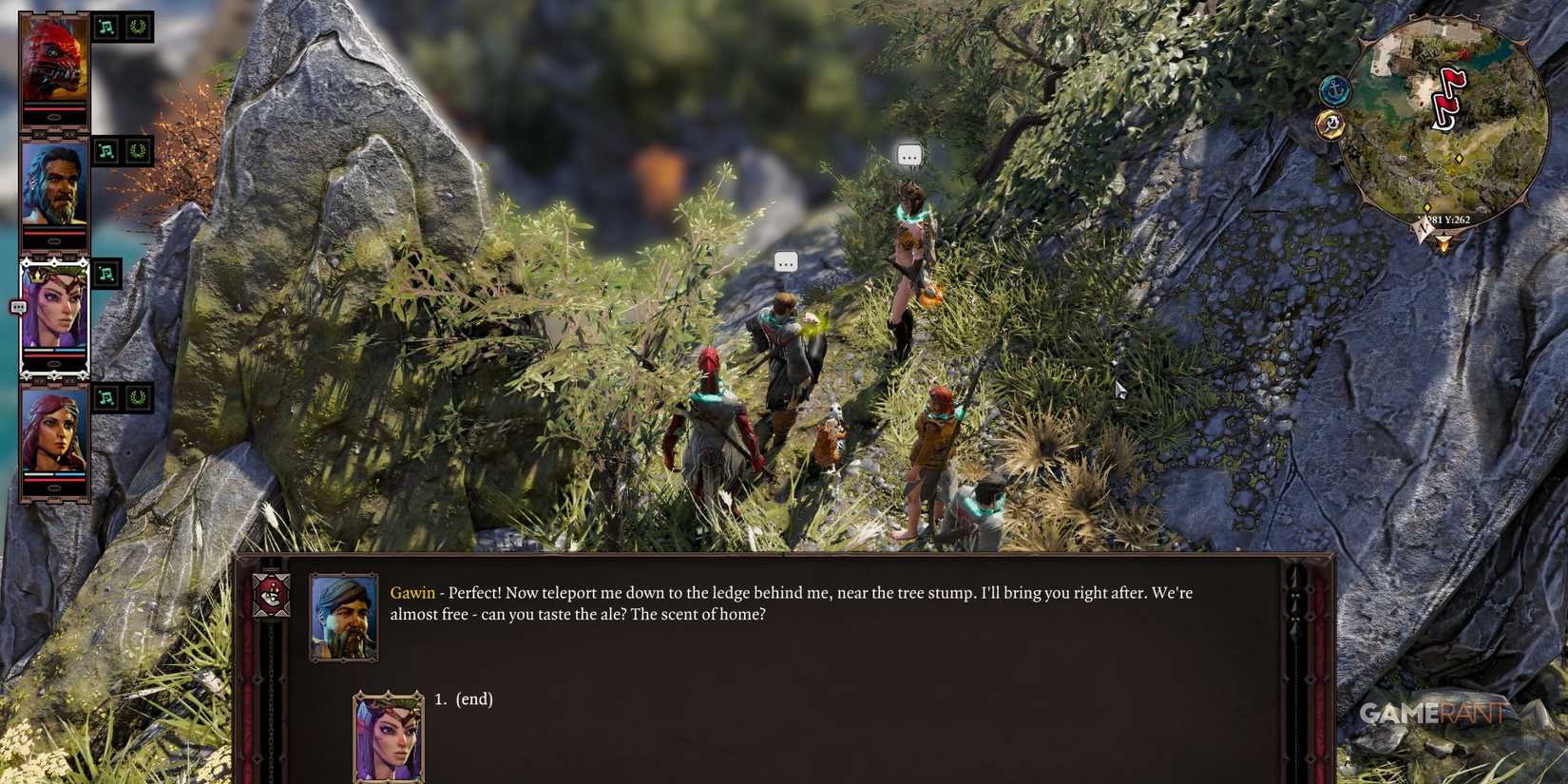Click the music note icon beside the top portrait

[107, 26]
